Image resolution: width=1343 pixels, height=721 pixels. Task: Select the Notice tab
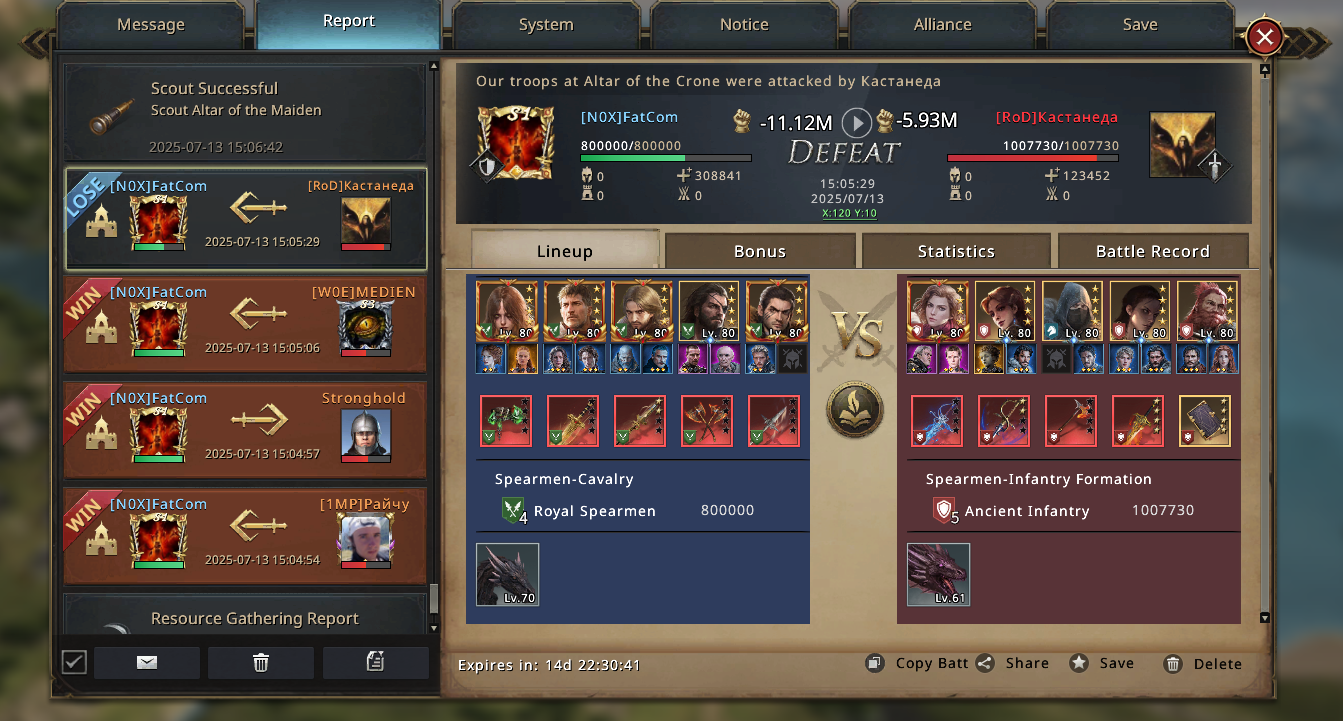click(744, 25)
